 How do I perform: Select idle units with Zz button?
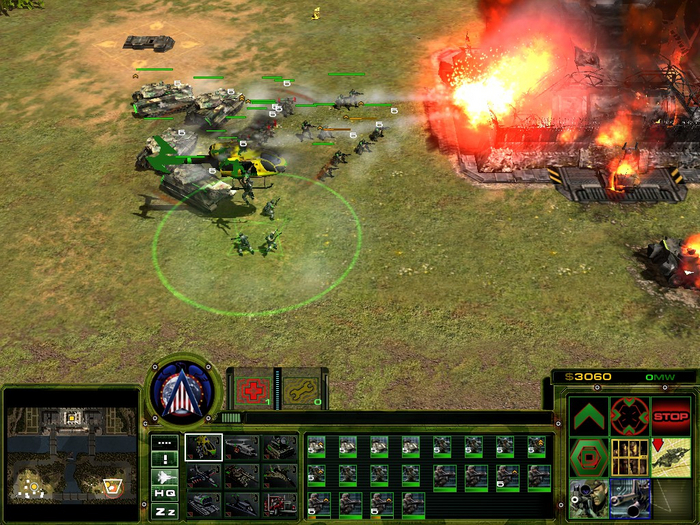[x=165, y=510]
